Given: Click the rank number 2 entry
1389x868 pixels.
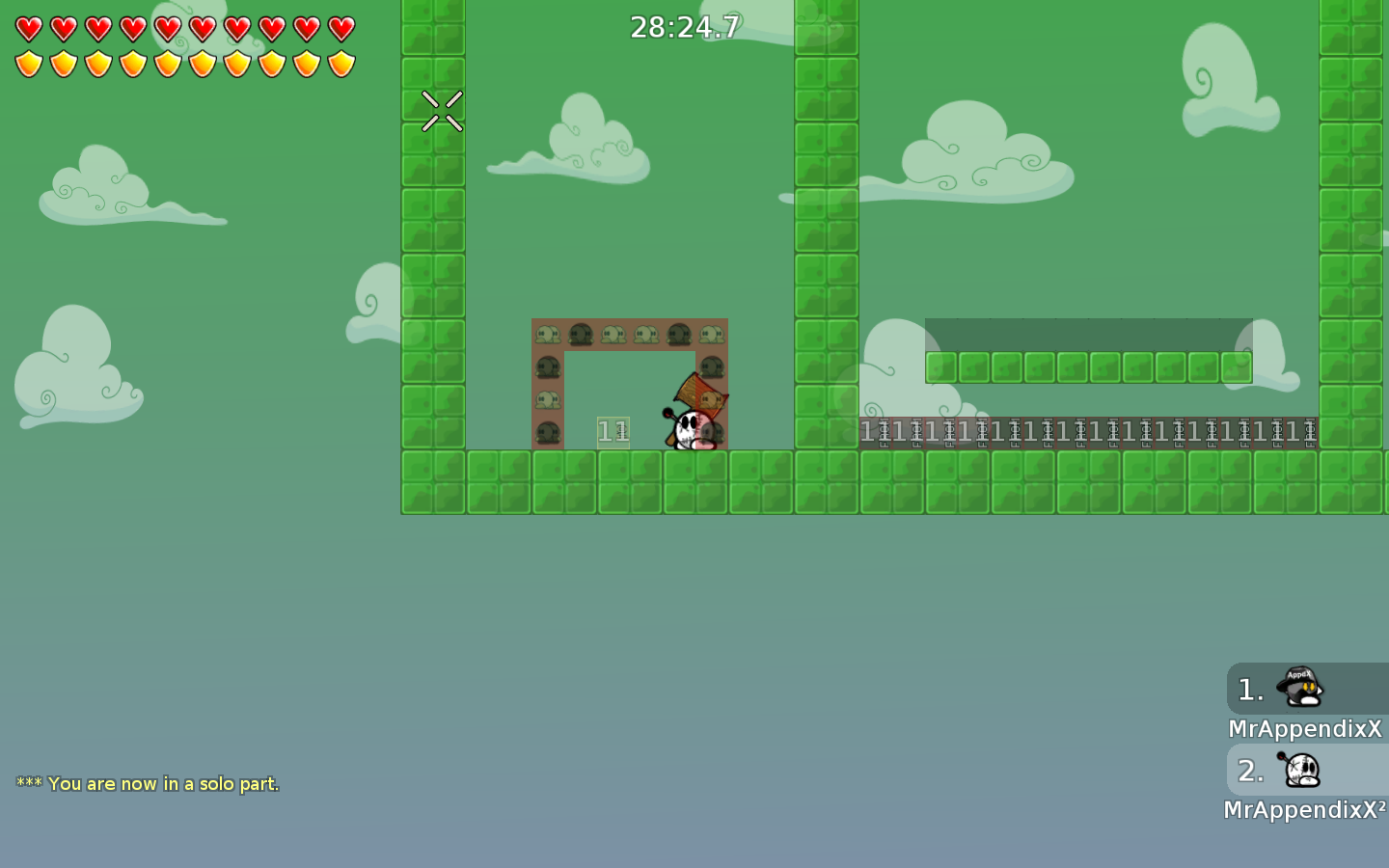Looking at the screenshot, I should [x=1249, y=771].
